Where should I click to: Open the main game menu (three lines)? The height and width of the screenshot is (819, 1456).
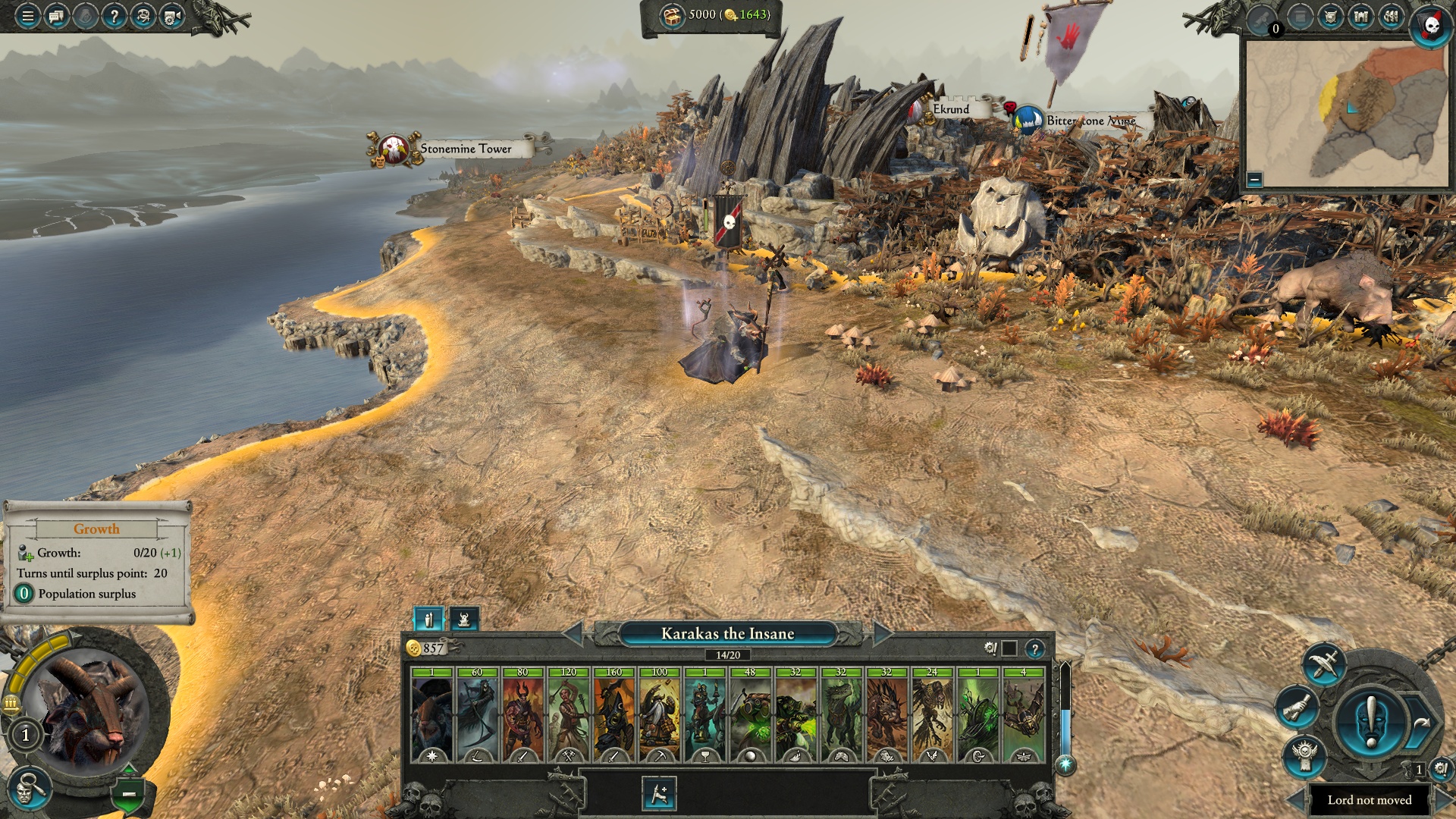click(x=27, y=15)
